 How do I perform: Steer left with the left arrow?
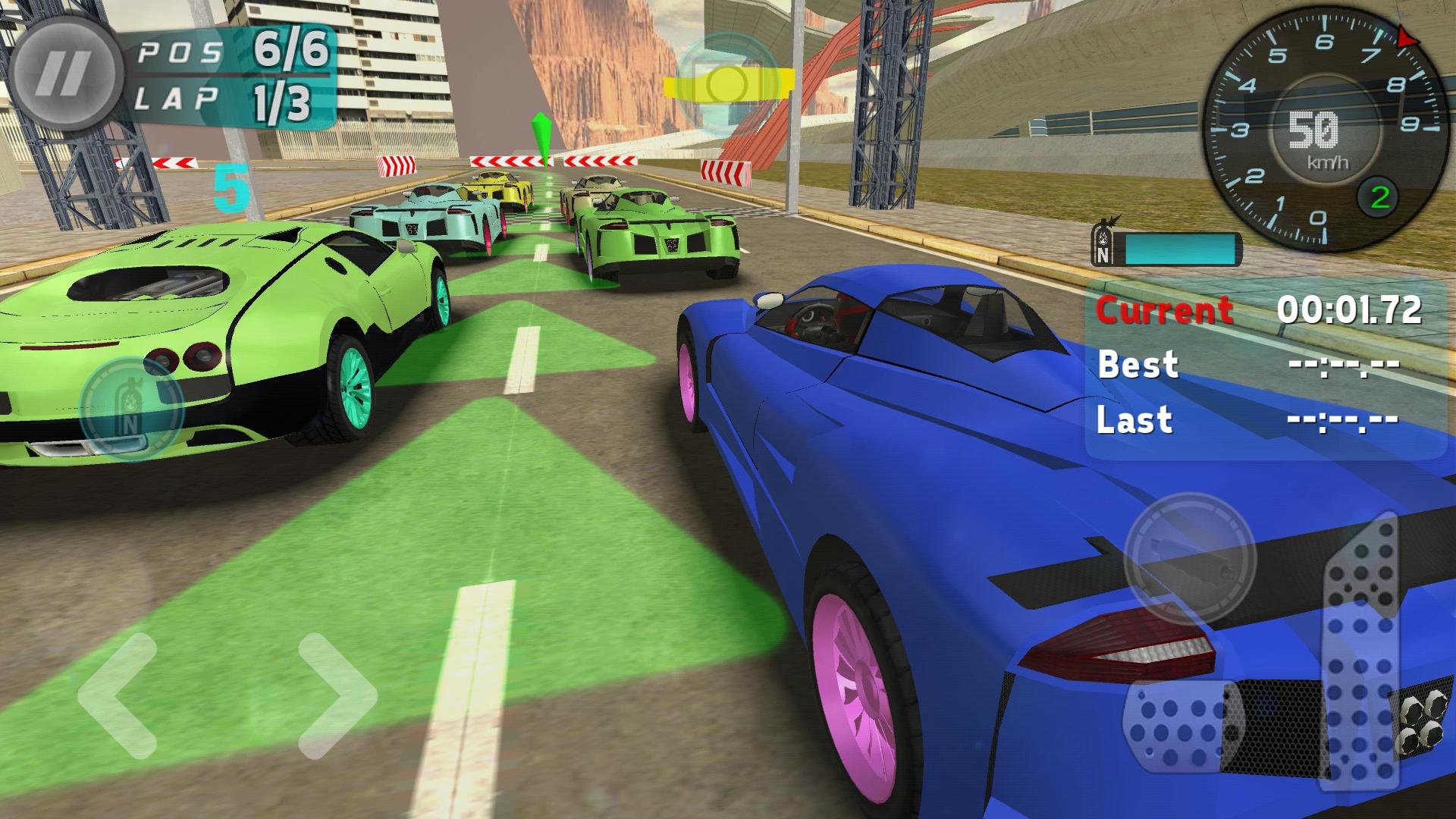pyautogui.click(x=118, y=695)
